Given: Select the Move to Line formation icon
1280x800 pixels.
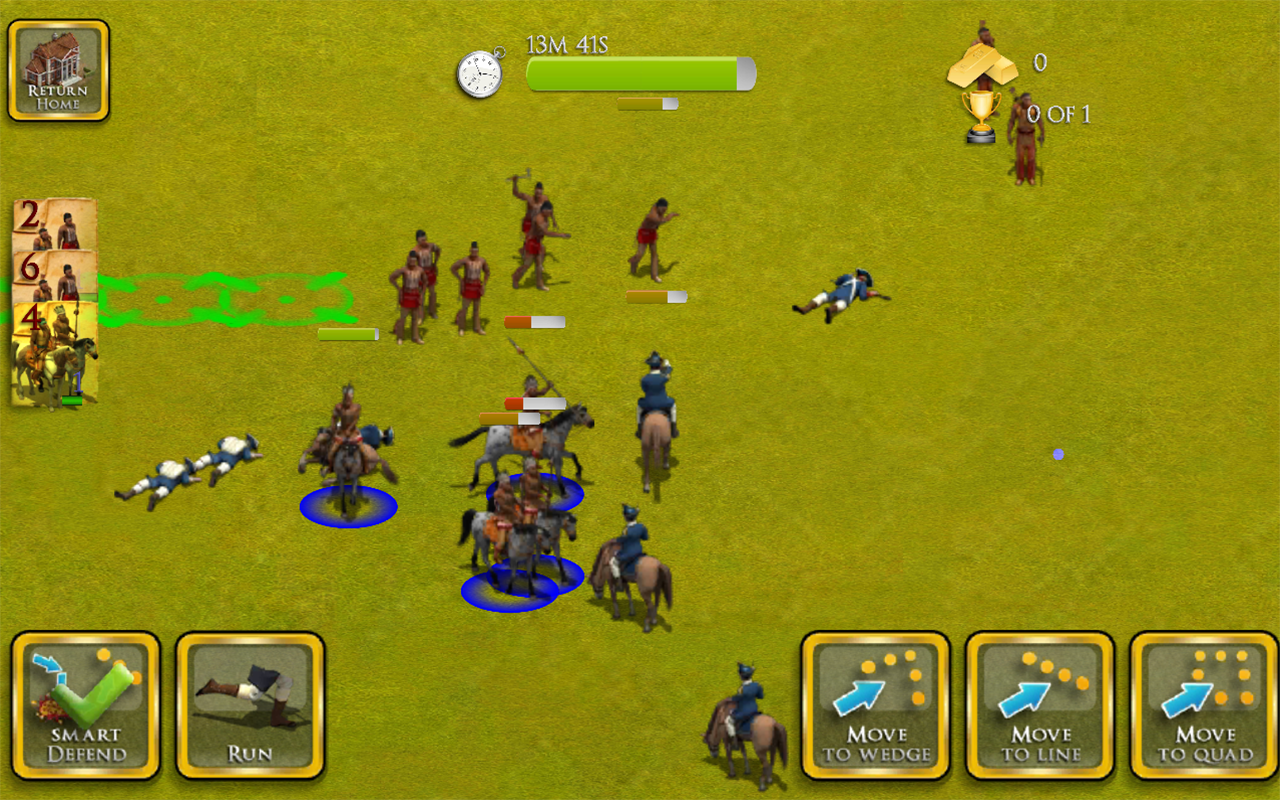Looking at the screenshot, I should tap(1040, 695).
